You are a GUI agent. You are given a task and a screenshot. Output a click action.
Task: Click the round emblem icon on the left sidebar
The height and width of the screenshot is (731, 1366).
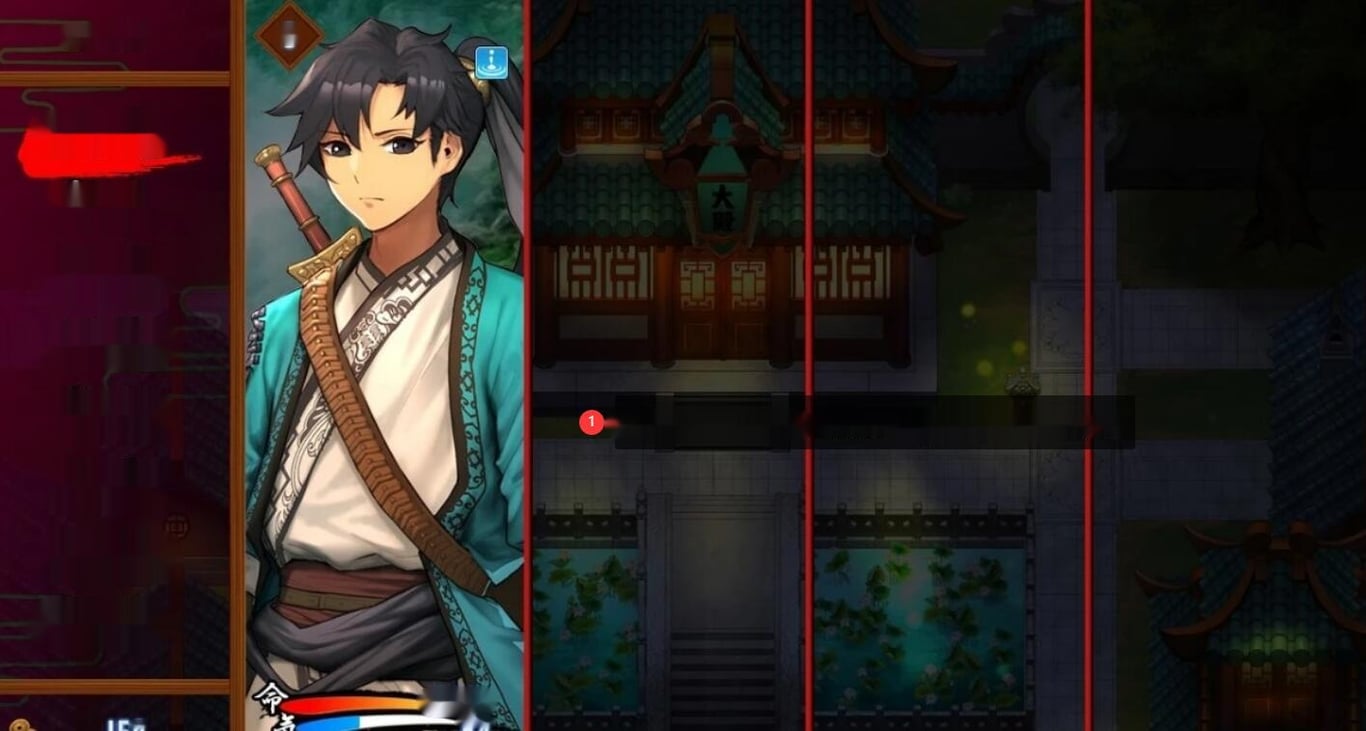[x=175, y=525]
